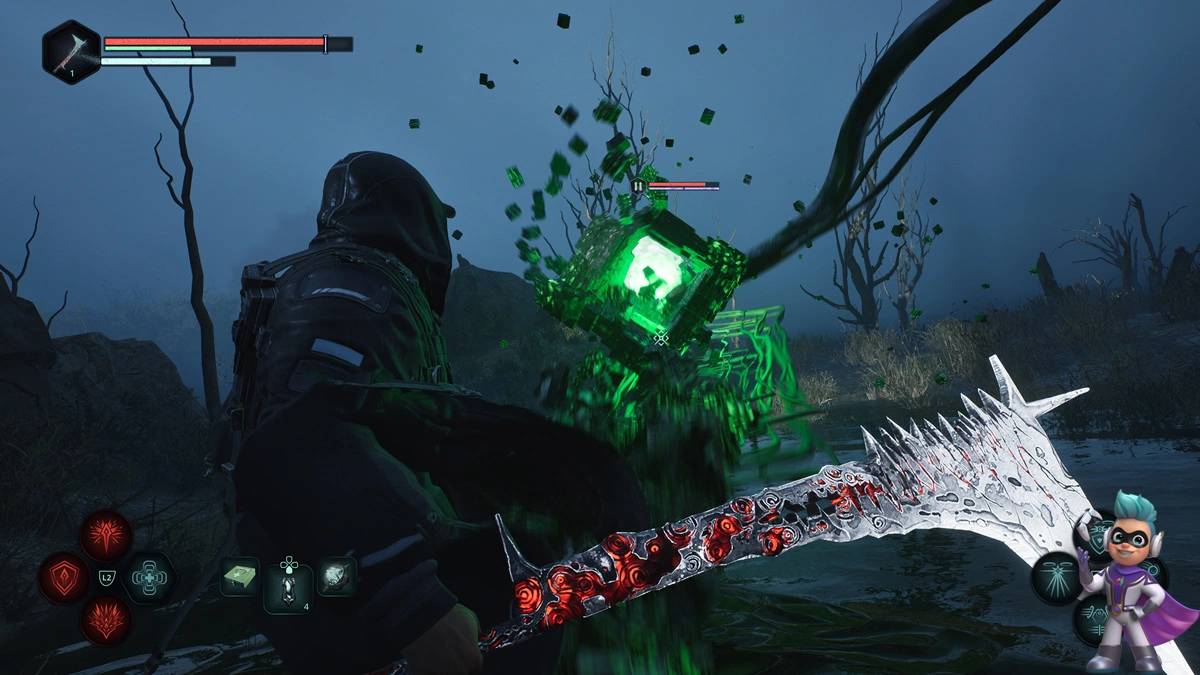Screen dimensions: 1200x675
Task: Select the silver vial slot with count 4
Action: click(x=288, y=587)
